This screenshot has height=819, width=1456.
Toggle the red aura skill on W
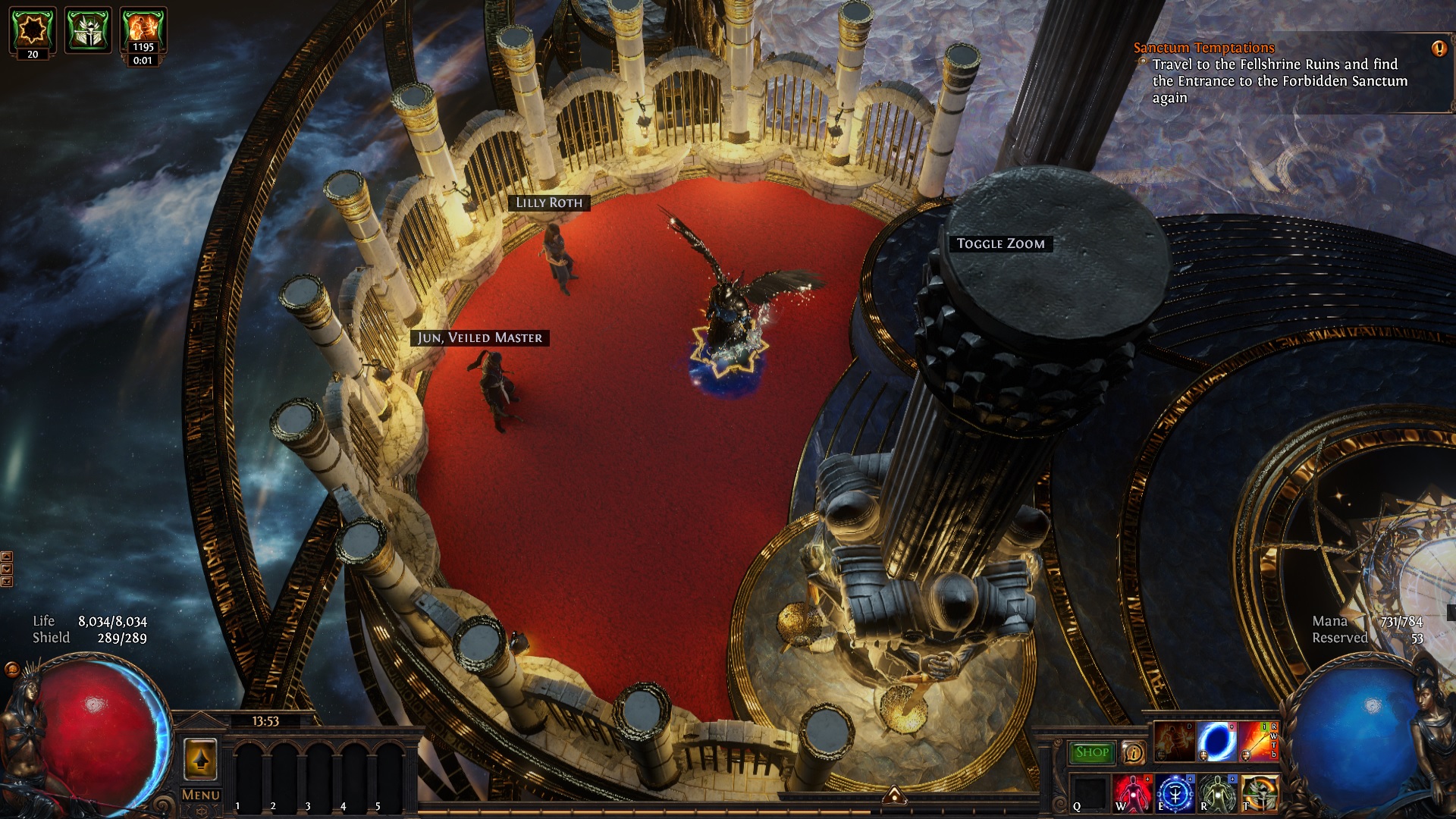pos(1133,793)
